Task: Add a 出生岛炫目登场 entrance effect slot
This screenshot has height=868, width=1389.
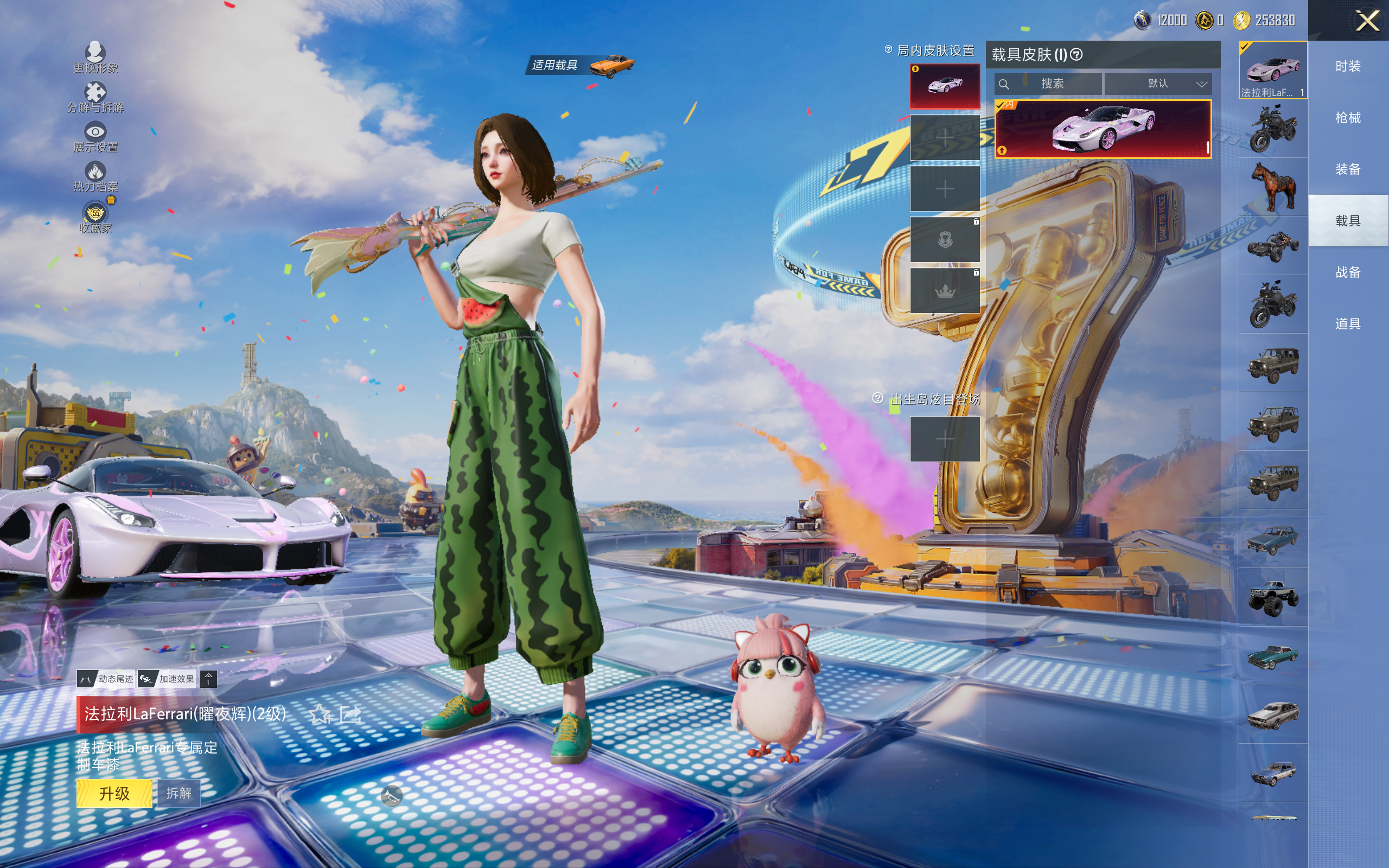Action: pos(945,439)
